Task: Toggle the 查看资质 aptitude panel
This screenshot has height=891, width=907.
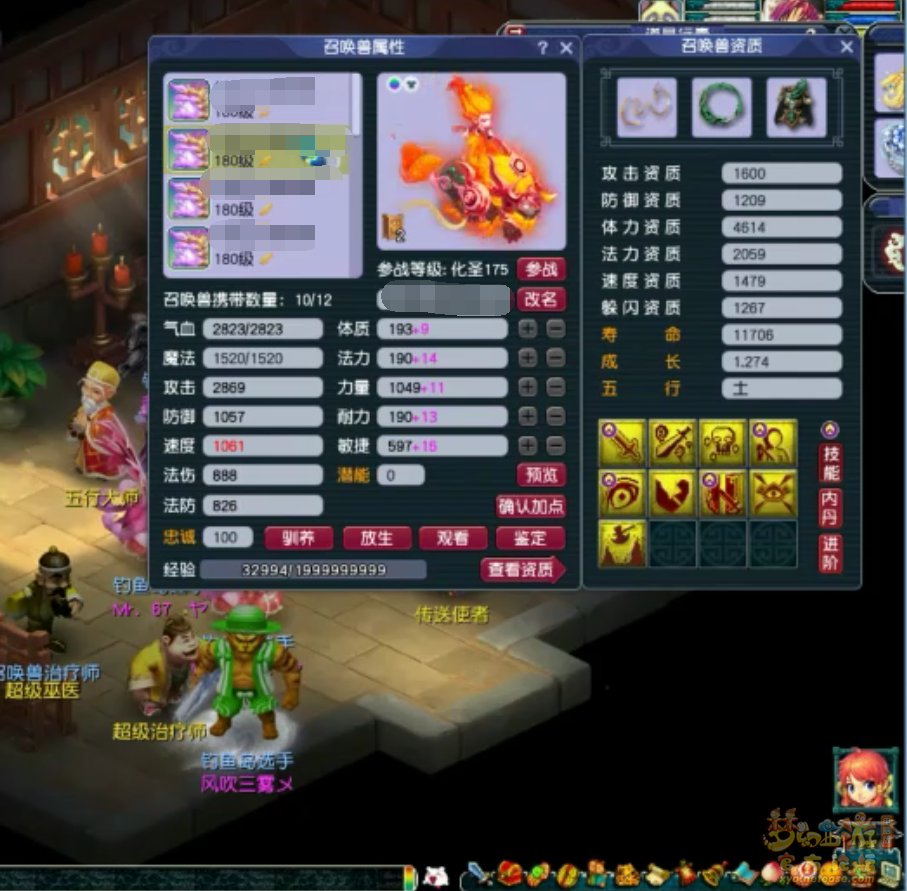Action: [x=522, y=570]
